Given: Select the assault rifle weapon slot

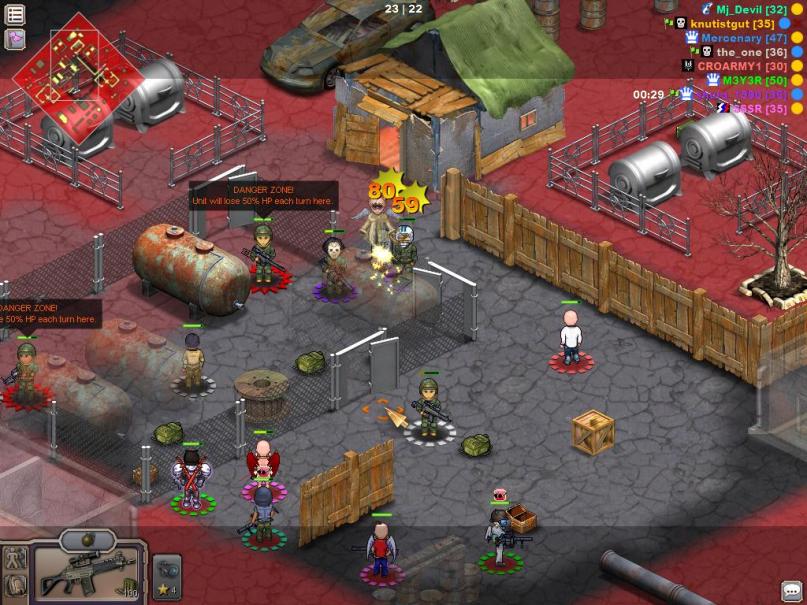Looking at the screenshot, I should pos(88,572).
